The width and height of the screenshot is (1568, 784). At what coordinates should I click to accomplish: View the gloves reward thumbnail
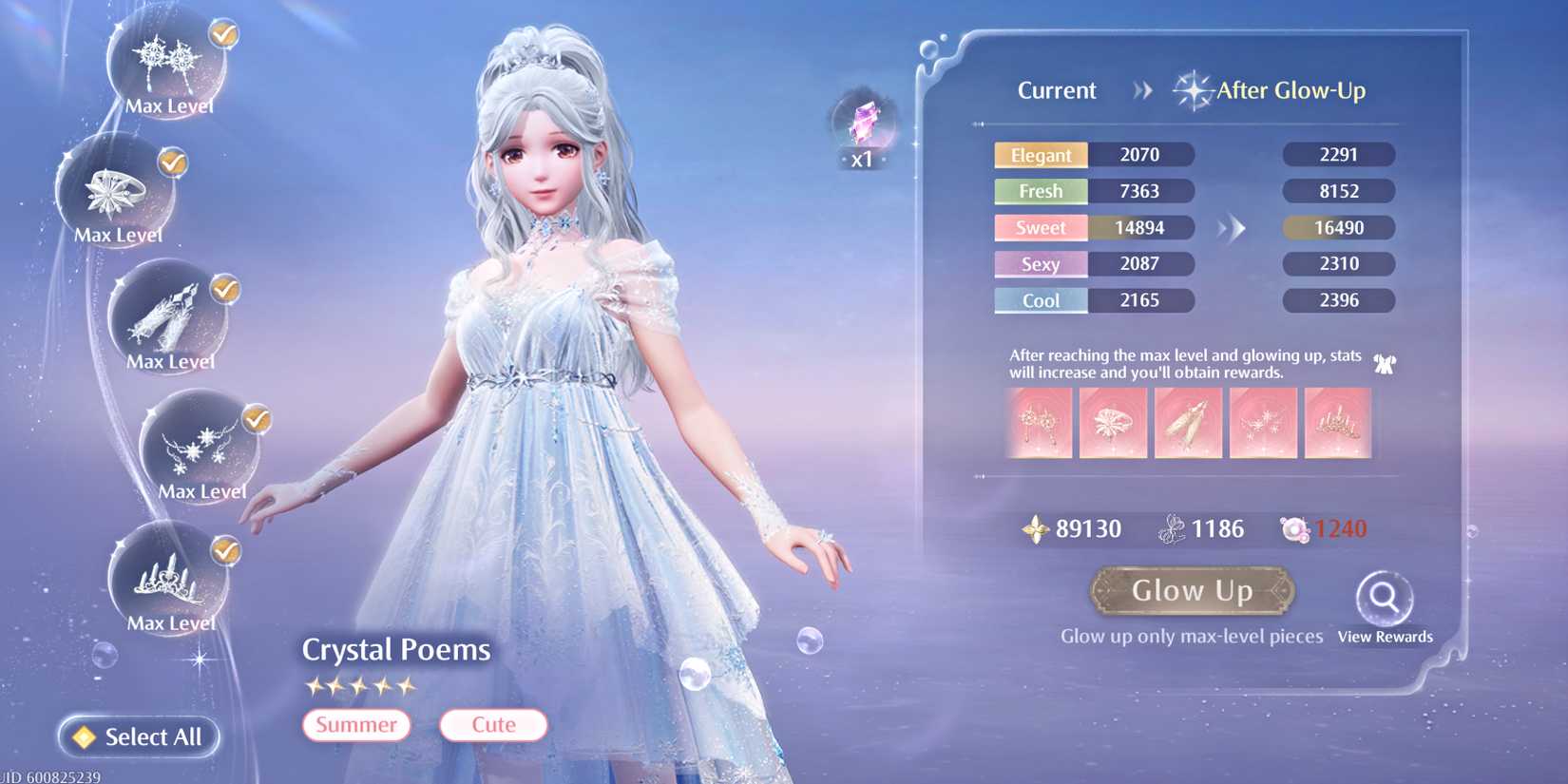1188,423
